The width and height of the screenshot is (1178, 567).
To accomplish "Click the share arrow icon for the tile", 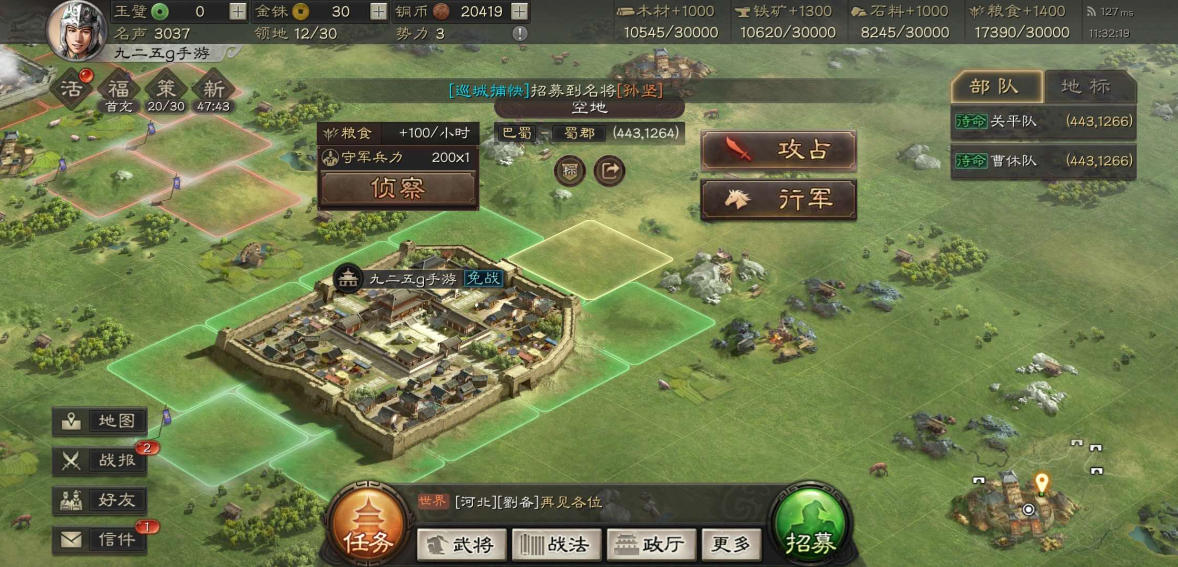I will click(x=608, y=171).
